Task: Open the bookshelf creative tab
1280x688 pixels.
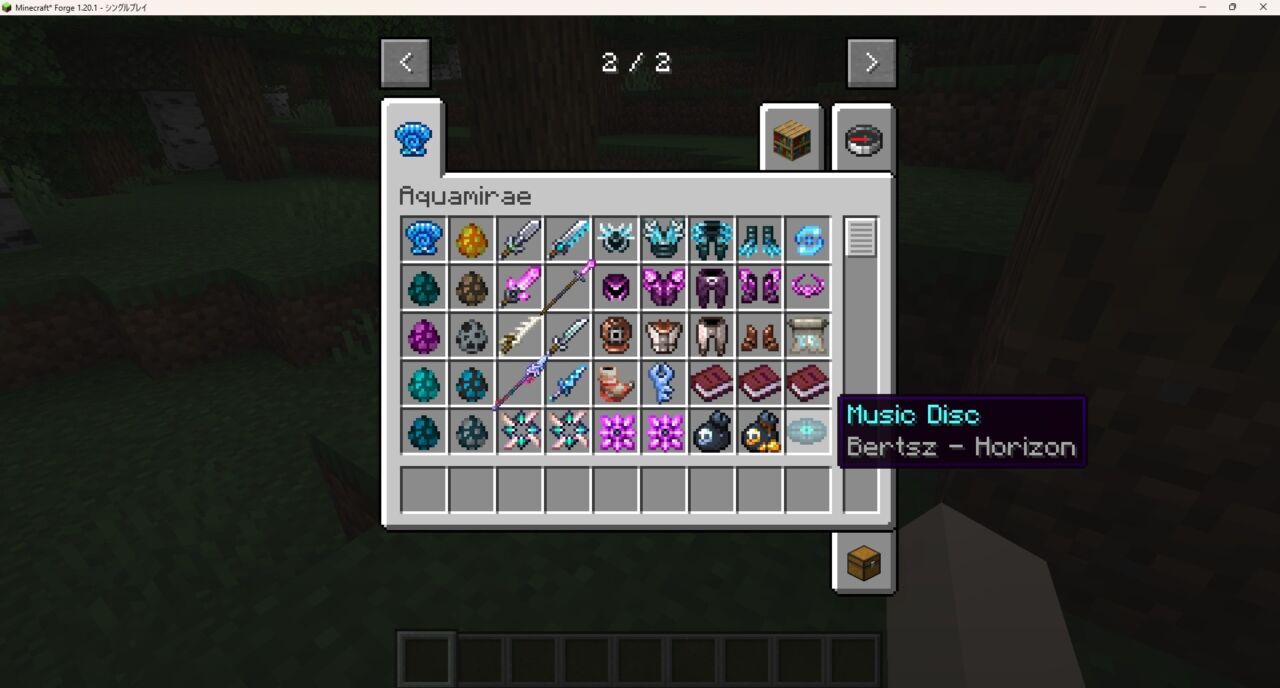Action: coord(791,141)
